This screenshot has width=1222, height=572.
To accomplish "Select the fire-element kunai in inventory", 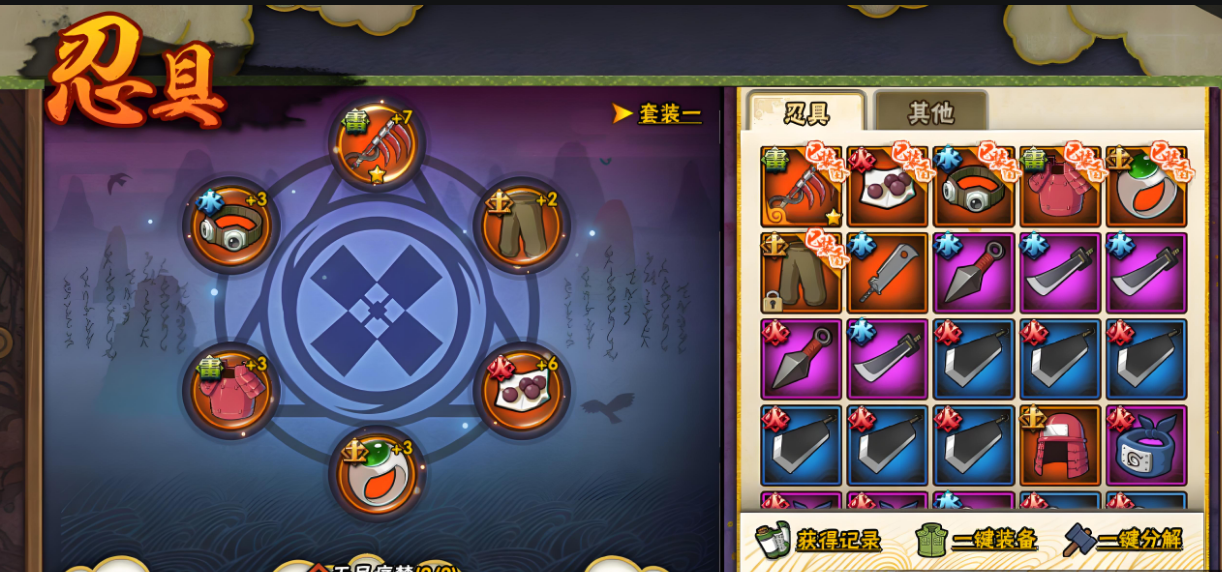I will pyautogui.click(x=801, y=360).
